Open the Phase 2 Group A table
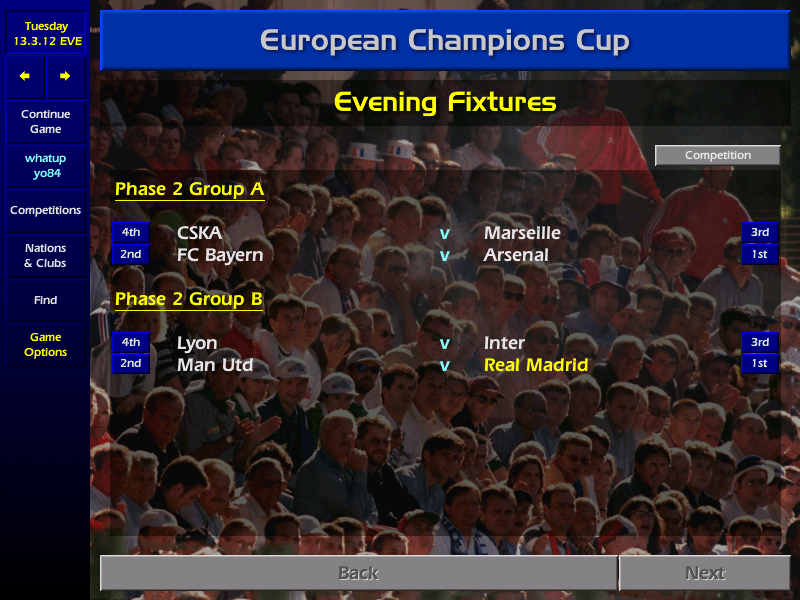The image size is (800, 600). tap(189, 189)
